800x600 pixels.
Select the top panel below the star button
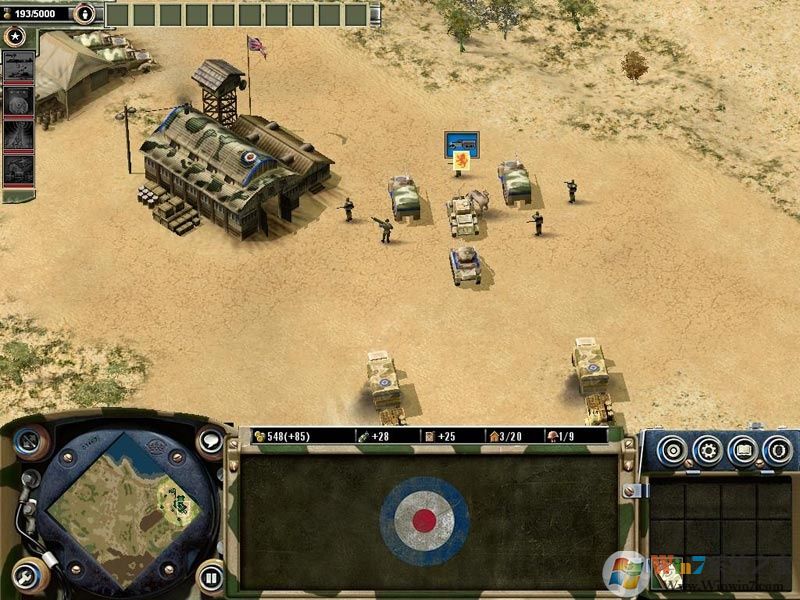[18, 67]
